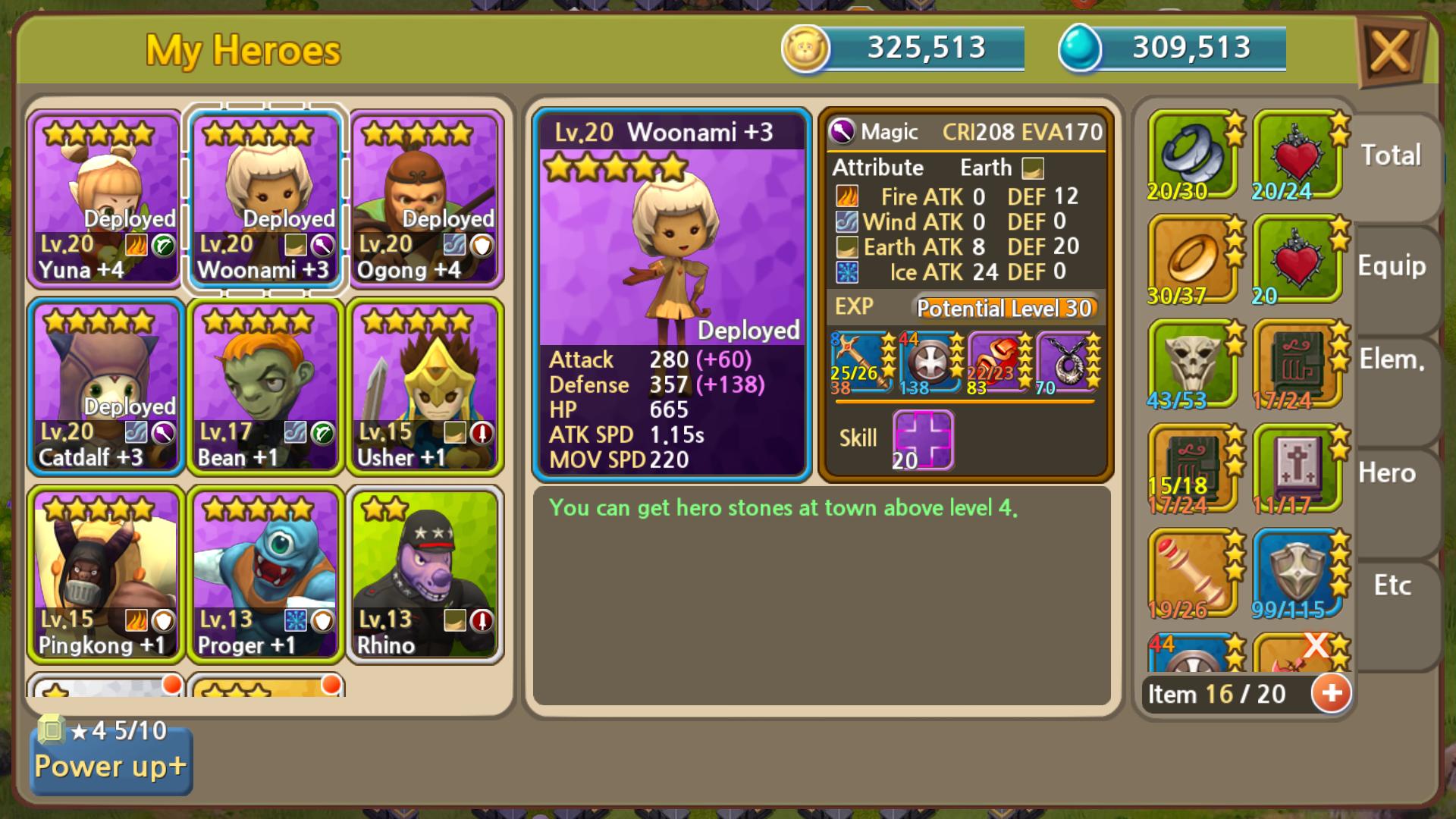Select the Proger +1 hero card
The image size is (1456, 819).
pyautogui.click(x=265, y=574)
